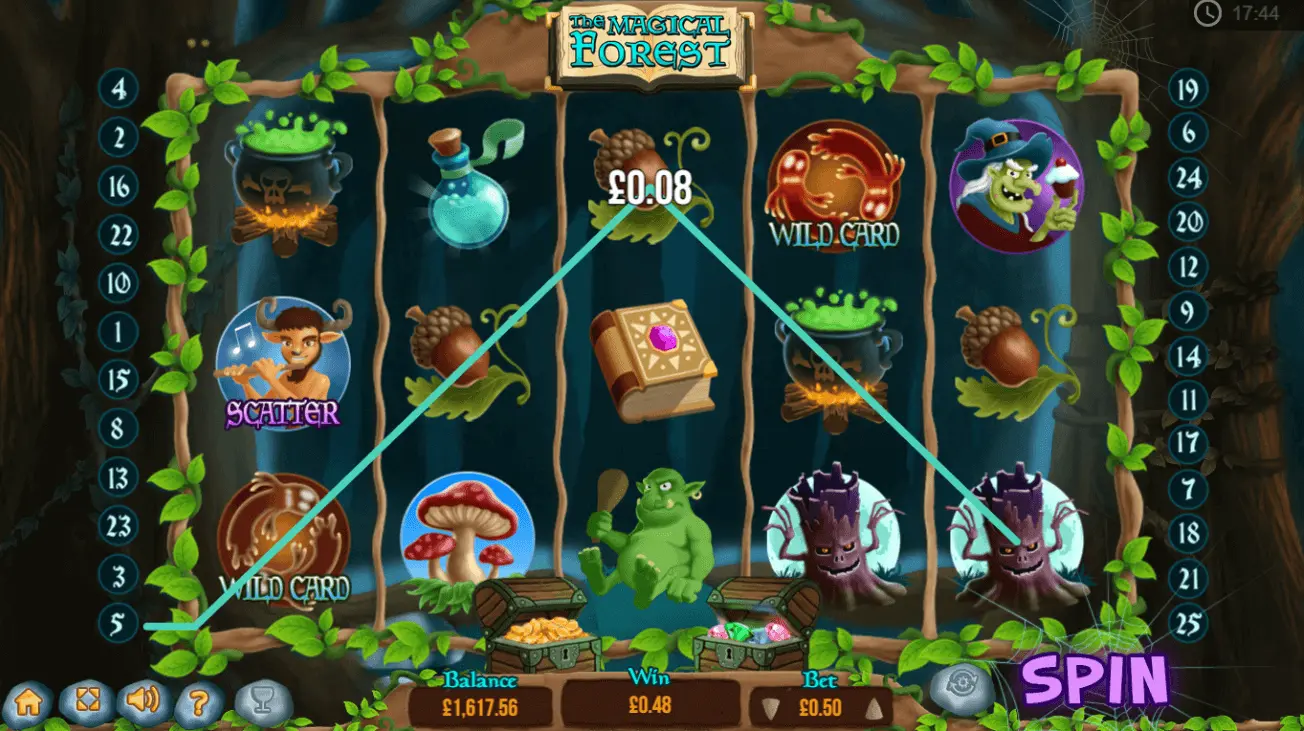Show the trophy goblet paytable
The height and width of the screenshot is (731, 1304).
coord(263,703)
